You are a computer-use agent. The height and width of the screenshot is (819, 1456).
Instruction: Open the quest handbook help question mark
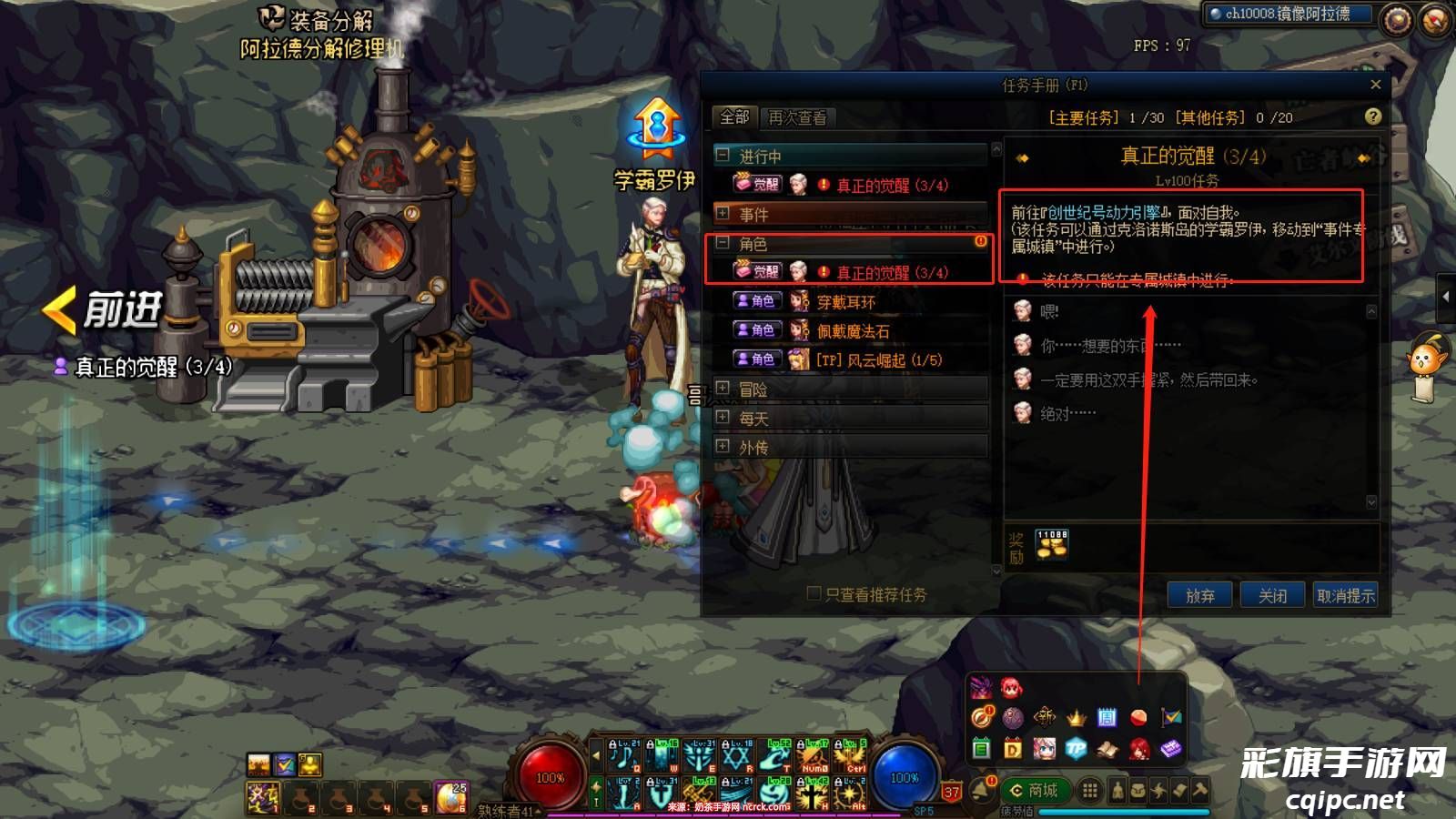point(1373,116)
